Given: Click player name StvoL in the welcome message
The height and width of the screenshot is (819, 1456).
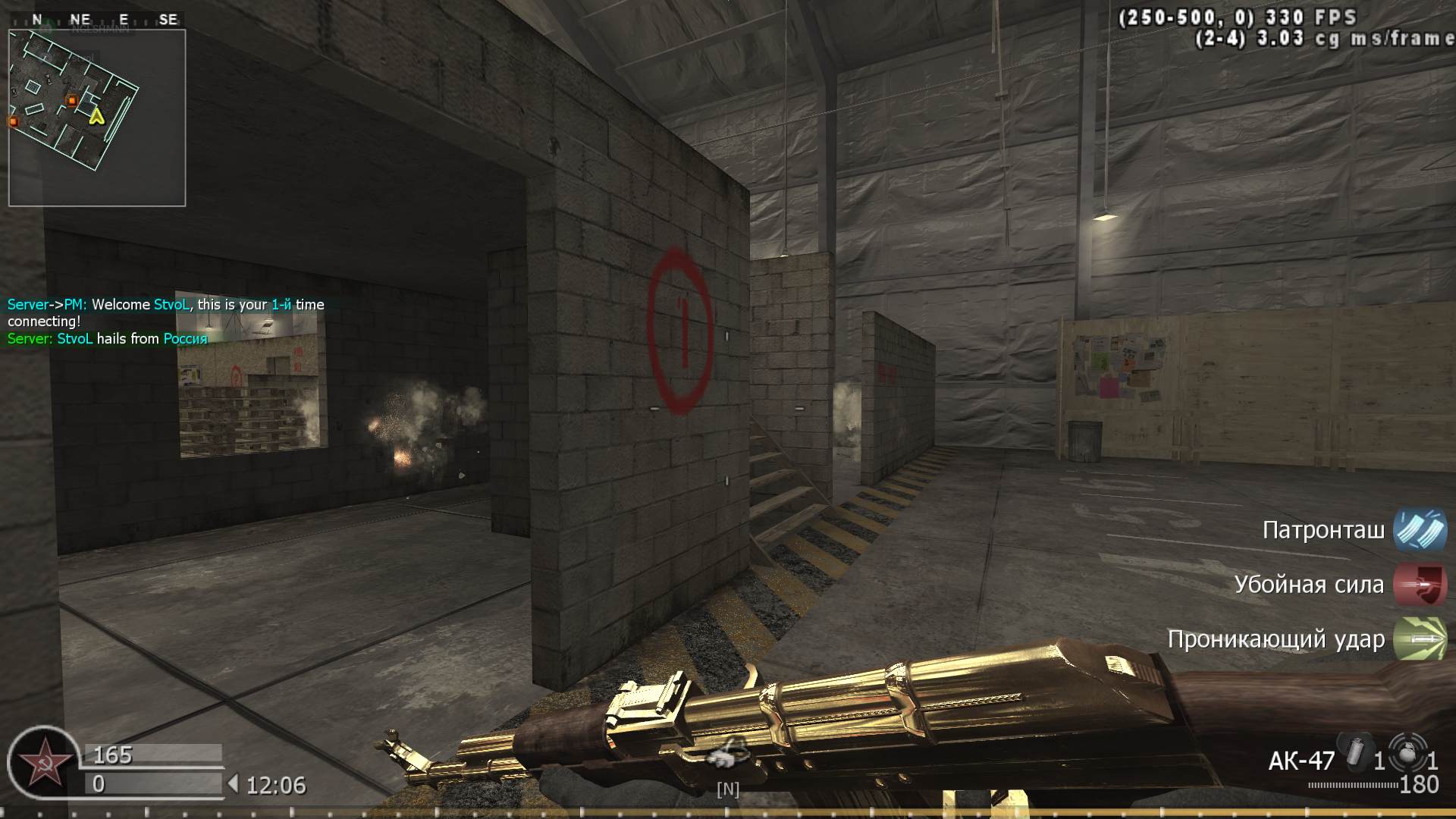Looking at the screenshot, I should click(x=173, y=304).
